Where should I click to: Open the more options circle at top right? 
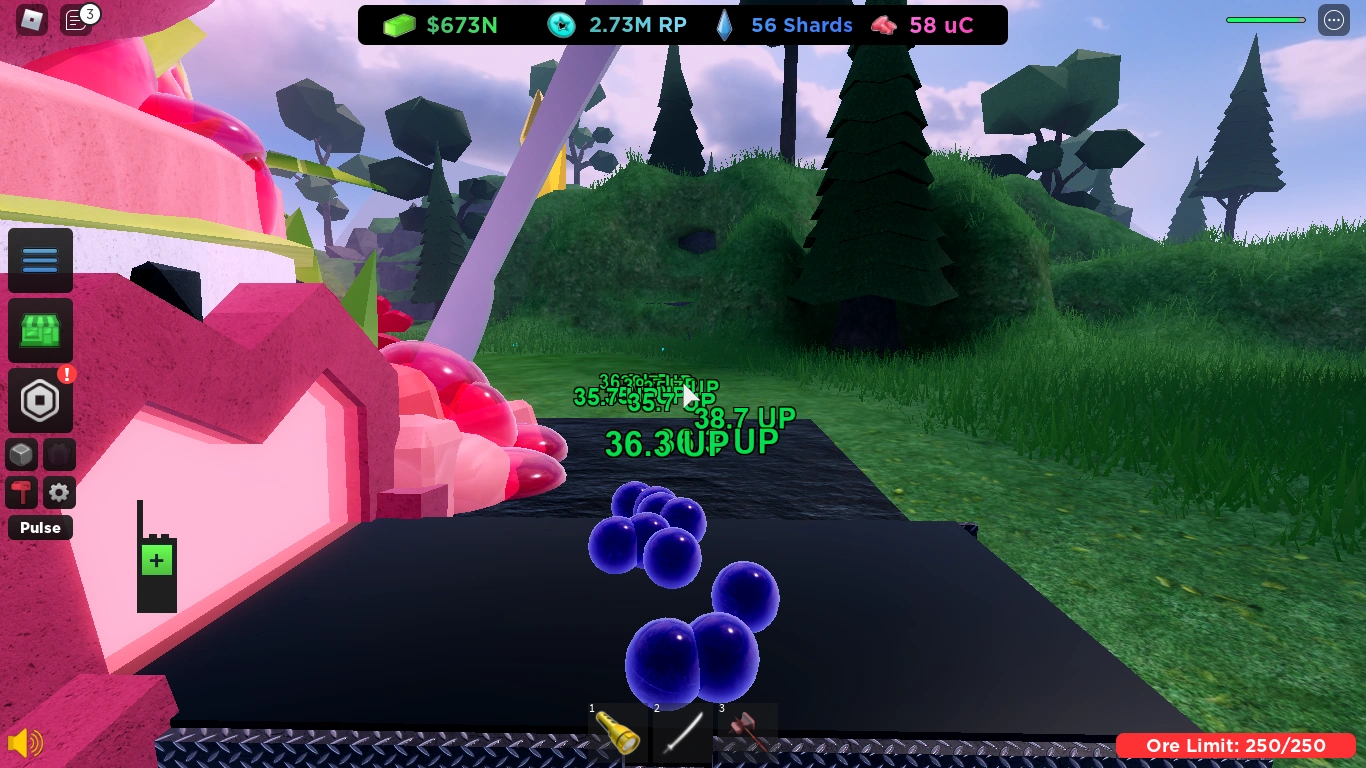click(x=1334, y=20)
